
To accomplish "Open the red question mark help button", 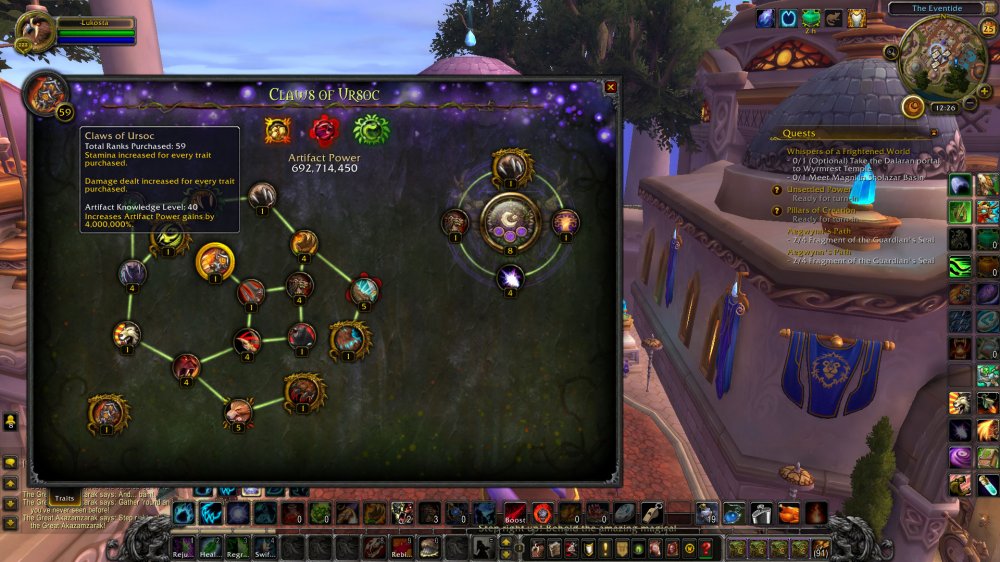I will 706,548.
